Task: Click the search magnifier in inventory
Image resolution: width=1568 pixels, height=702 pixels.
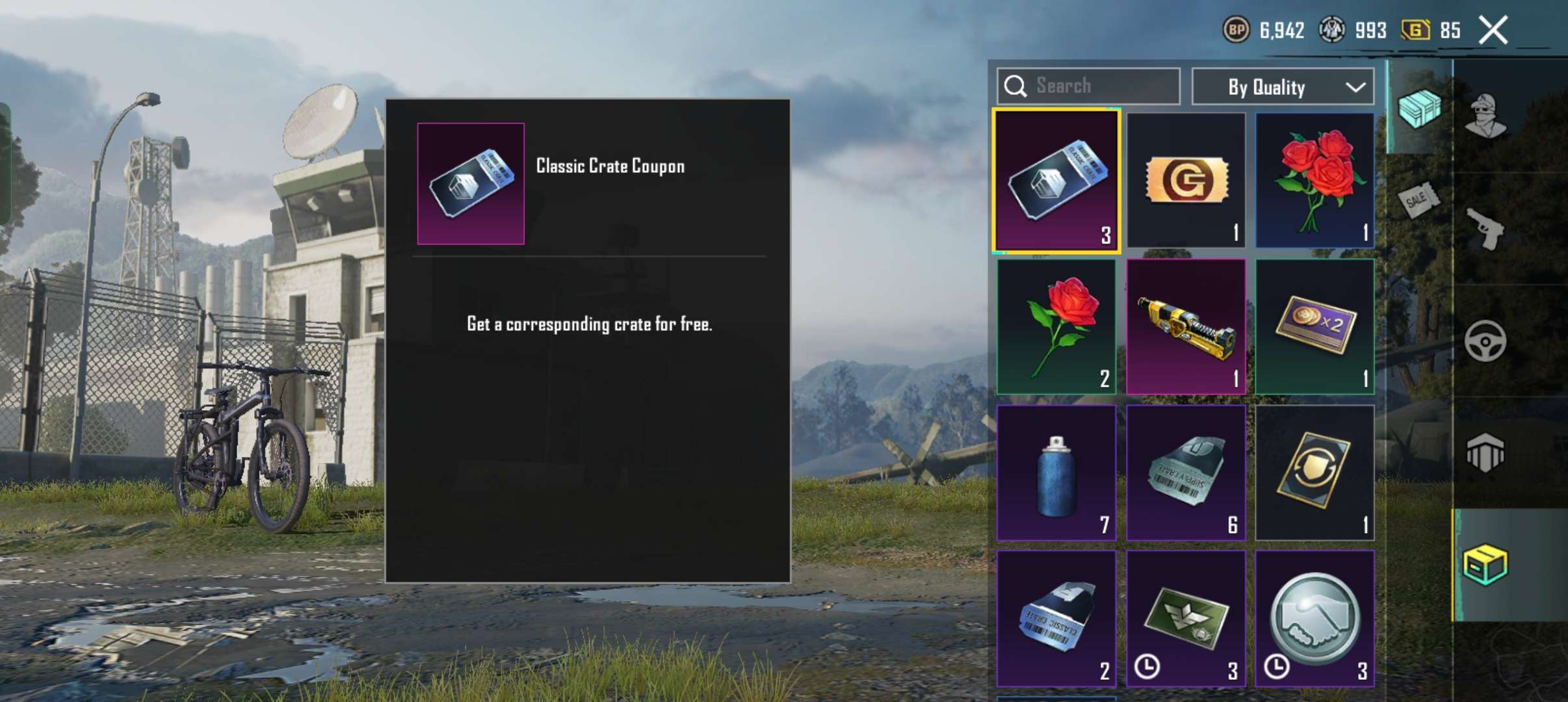Action: 1015,85
